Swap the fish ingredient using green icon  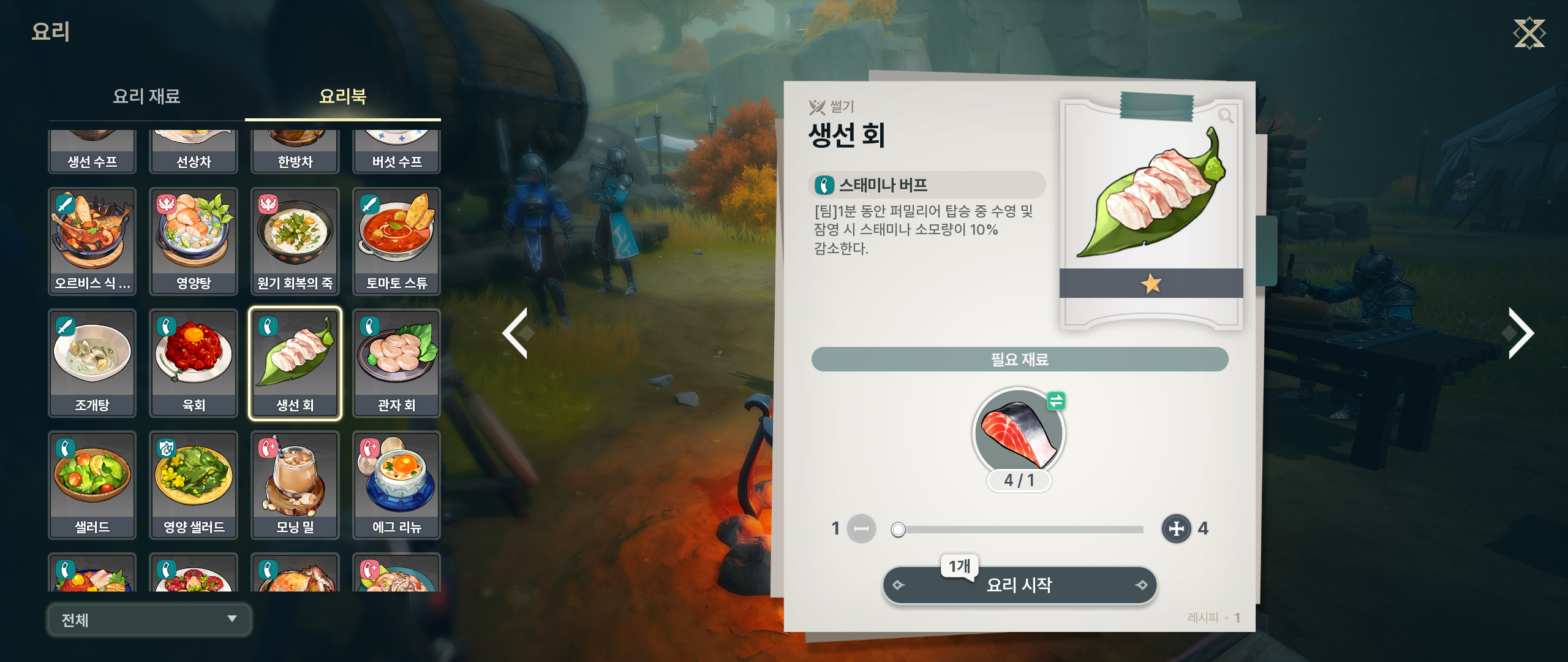[x=1056, y=401]
